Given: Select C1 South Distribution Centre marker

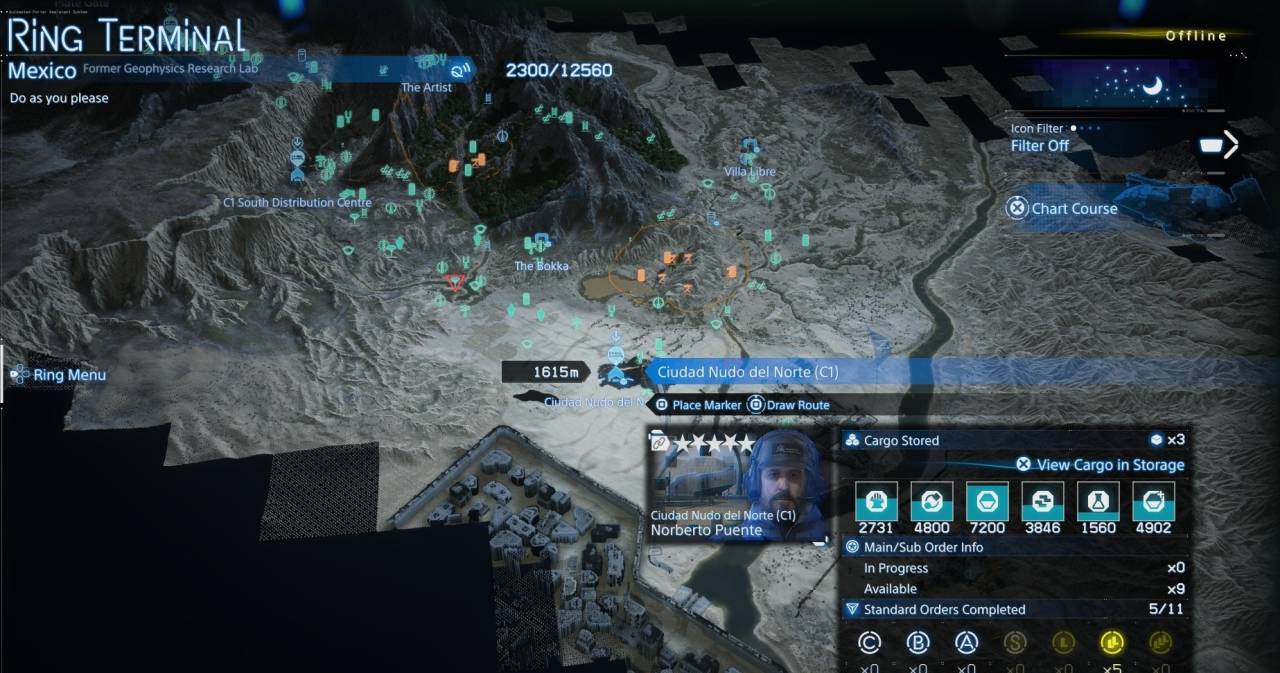Looking at the screenshot, I should tap(298, 202).
